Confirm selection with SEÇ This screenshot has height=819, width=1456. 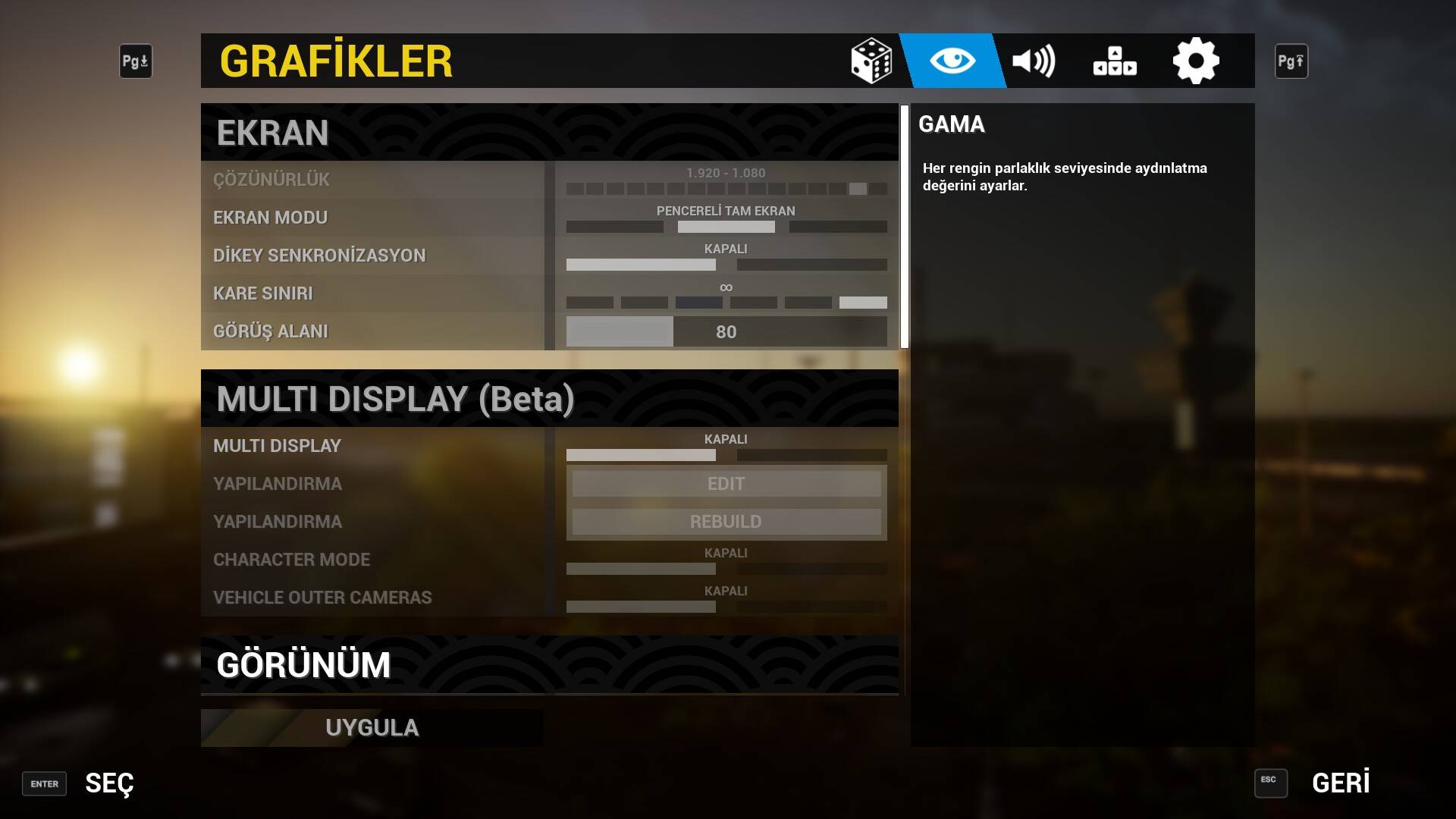point(108,783)
